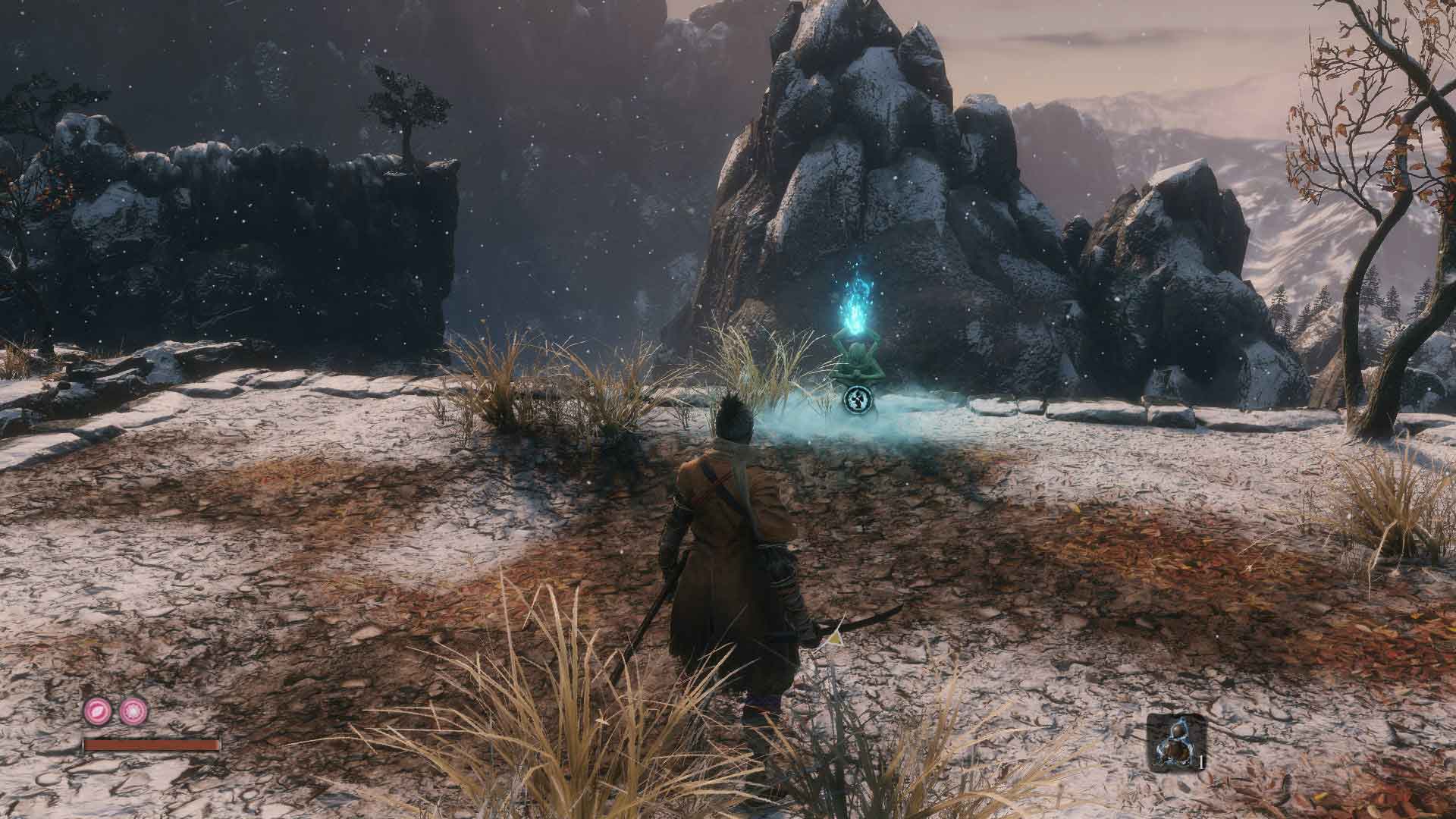Use the Healing Gourd quick item slot
Screen dimensions: 1456x819
point(1172,741)
